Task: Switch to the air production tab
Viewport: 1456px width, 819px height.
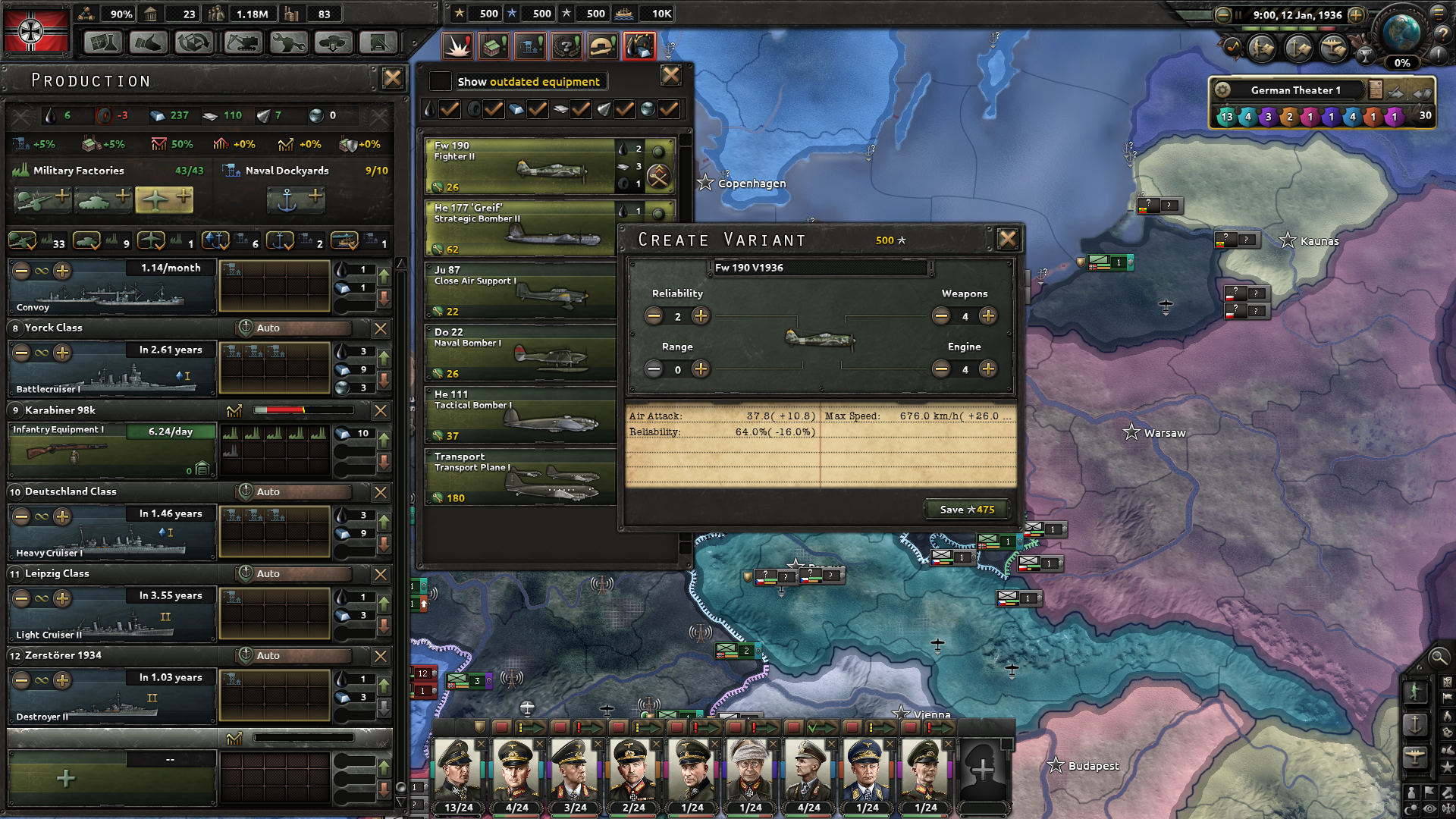Action: pos(164,199)
